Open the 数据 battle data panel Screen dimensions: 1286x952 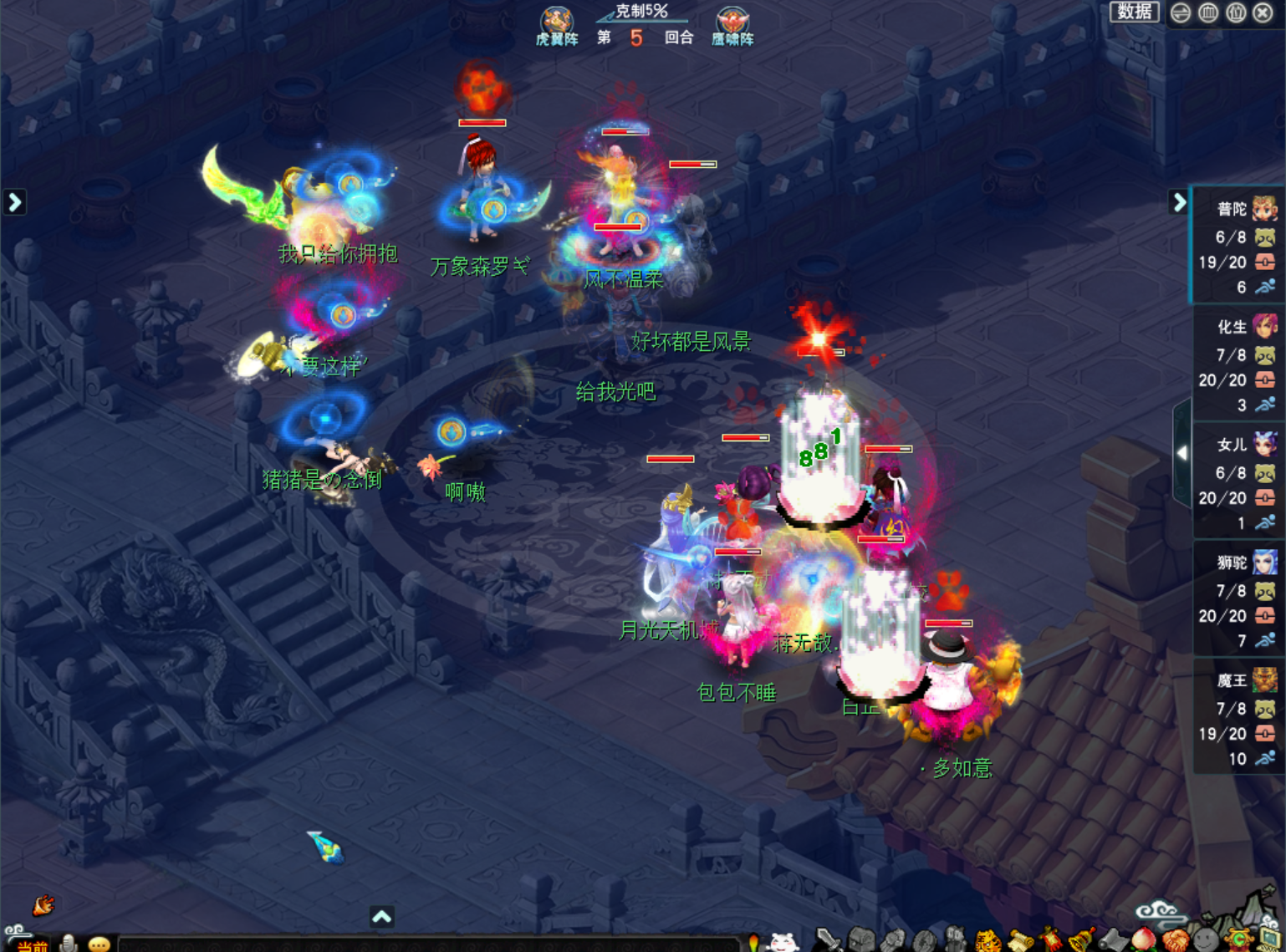[1134, 12]
